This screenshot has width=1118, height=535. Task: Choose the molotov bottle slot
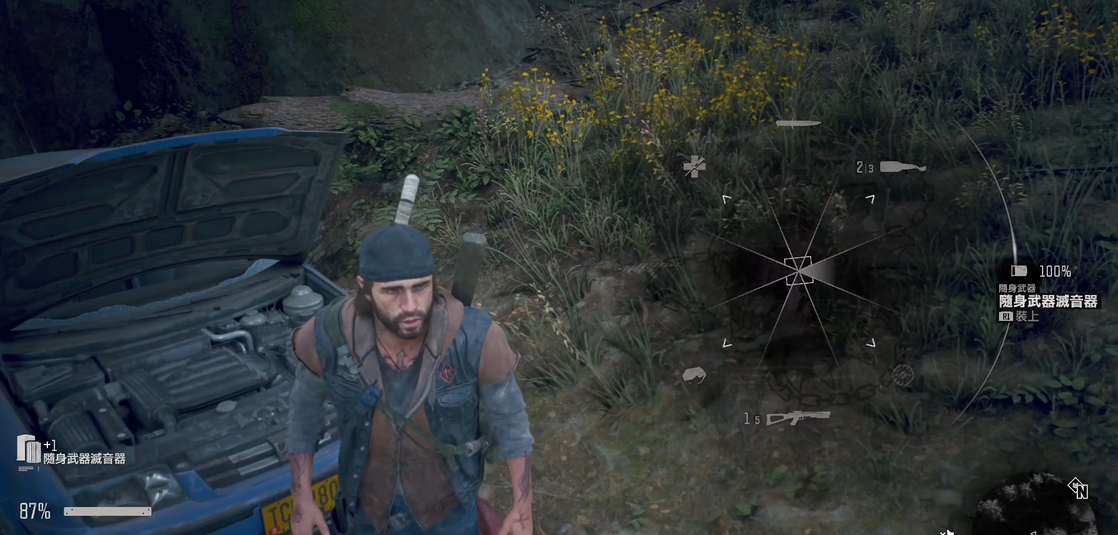click(x=902, y=167)
